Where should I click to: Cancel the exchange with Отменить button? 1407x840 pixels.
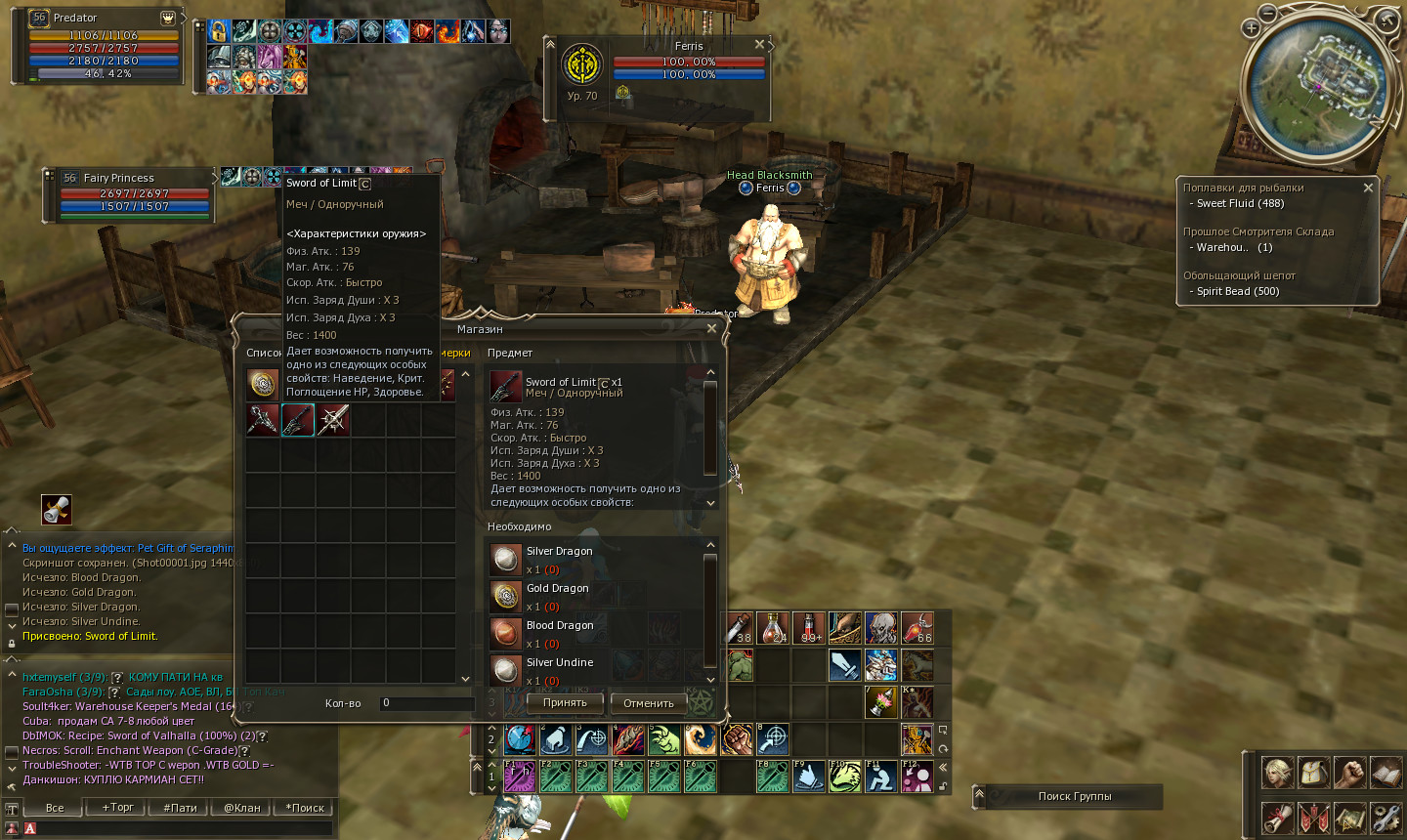pyautogui.click(x=649, y=702)
